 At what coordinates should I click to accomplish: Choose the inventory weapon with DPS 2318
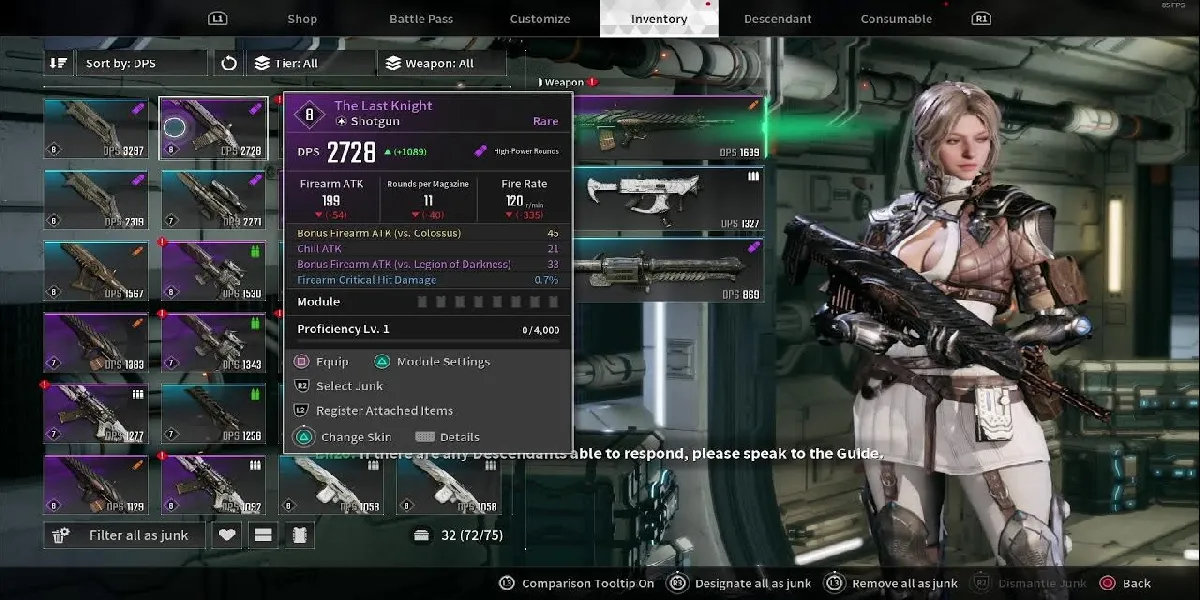tap(96, 199)
